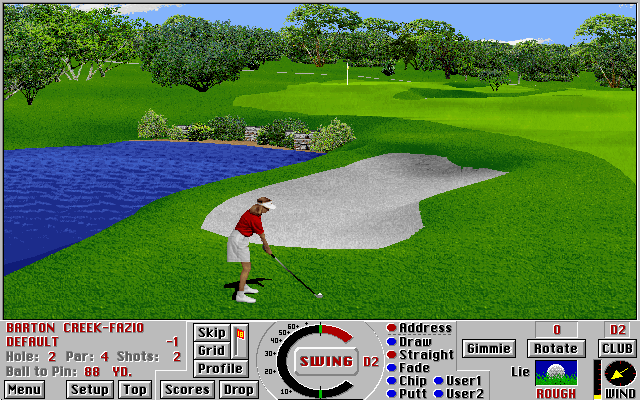This screenshot has width=640, height=400.
Task: Click the red SWING button
Action: 326,361
